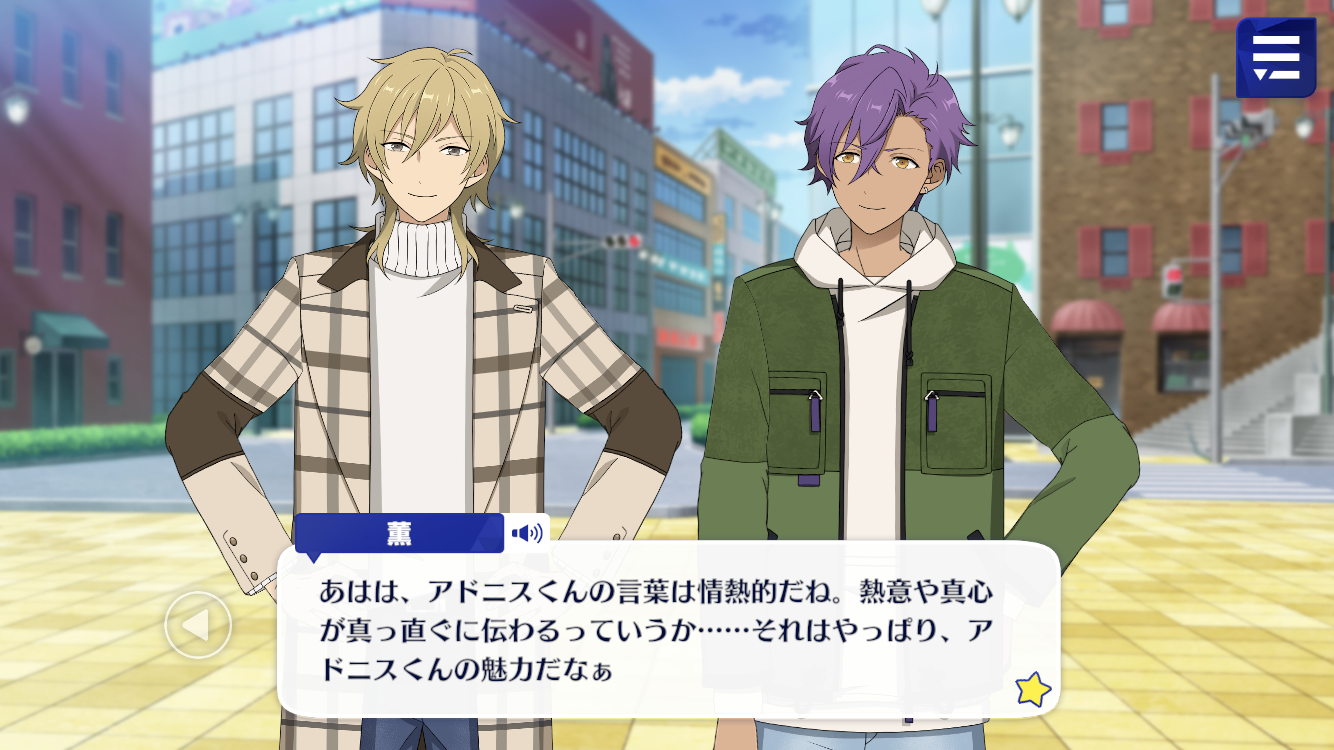Advance the dialogue with the star icon
The image size is (1334, 750).
(x=1032, y=689)
